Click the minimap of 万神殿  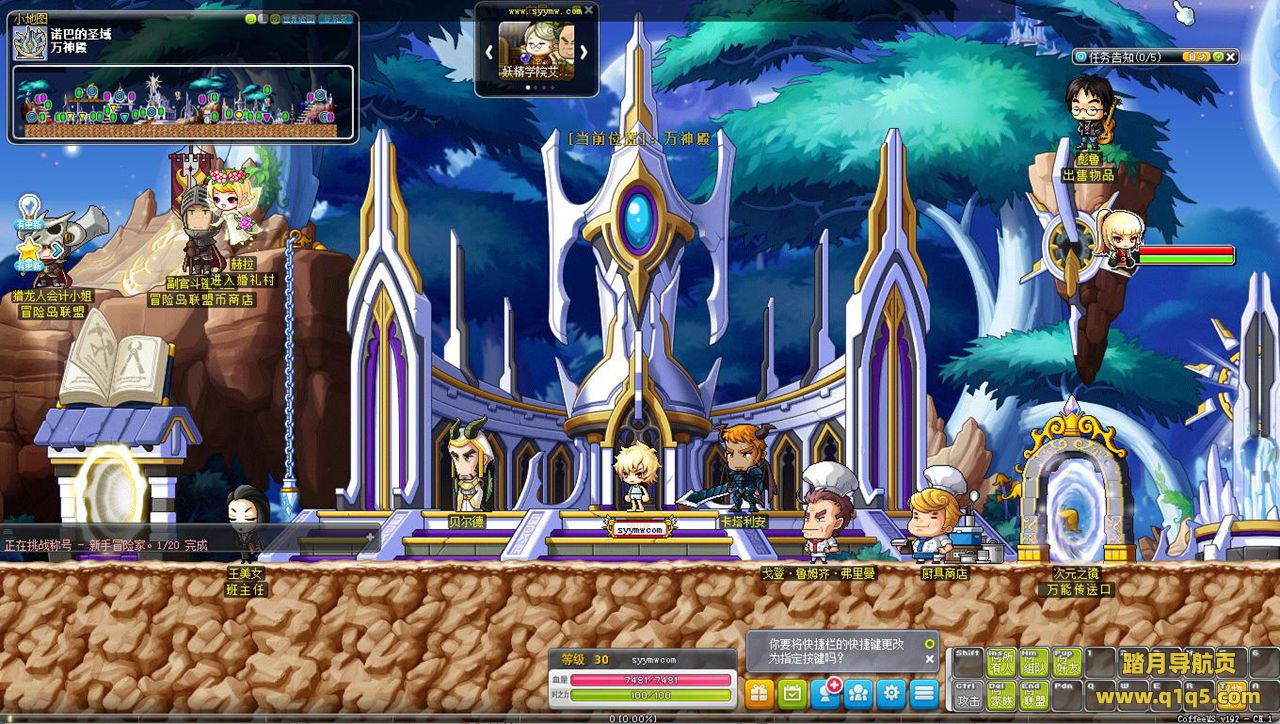pos(183,103)
